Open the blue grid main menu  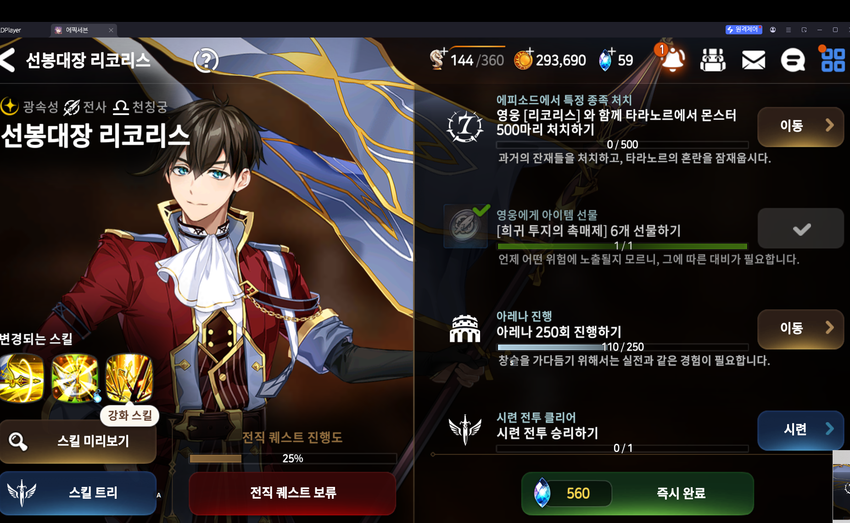tap(832, 60)
